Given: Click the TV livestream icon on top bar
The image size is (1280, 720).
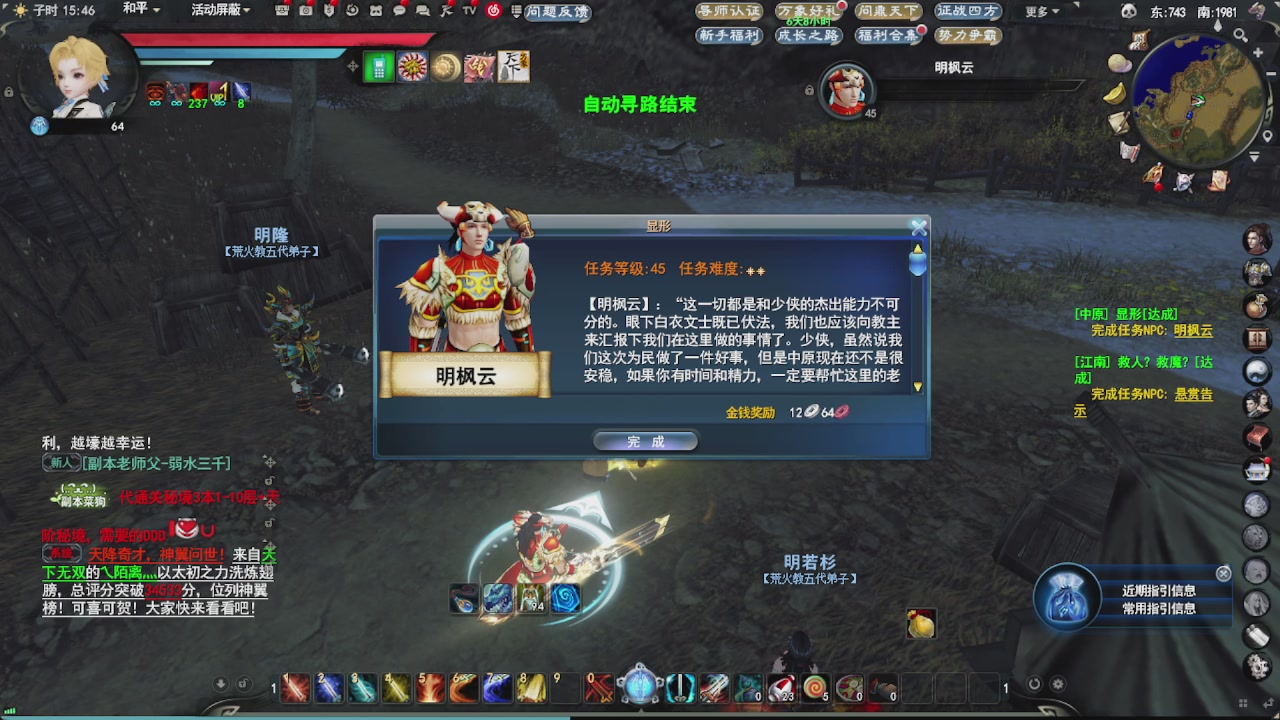Looking at the screenshot, I should [470, 12].
